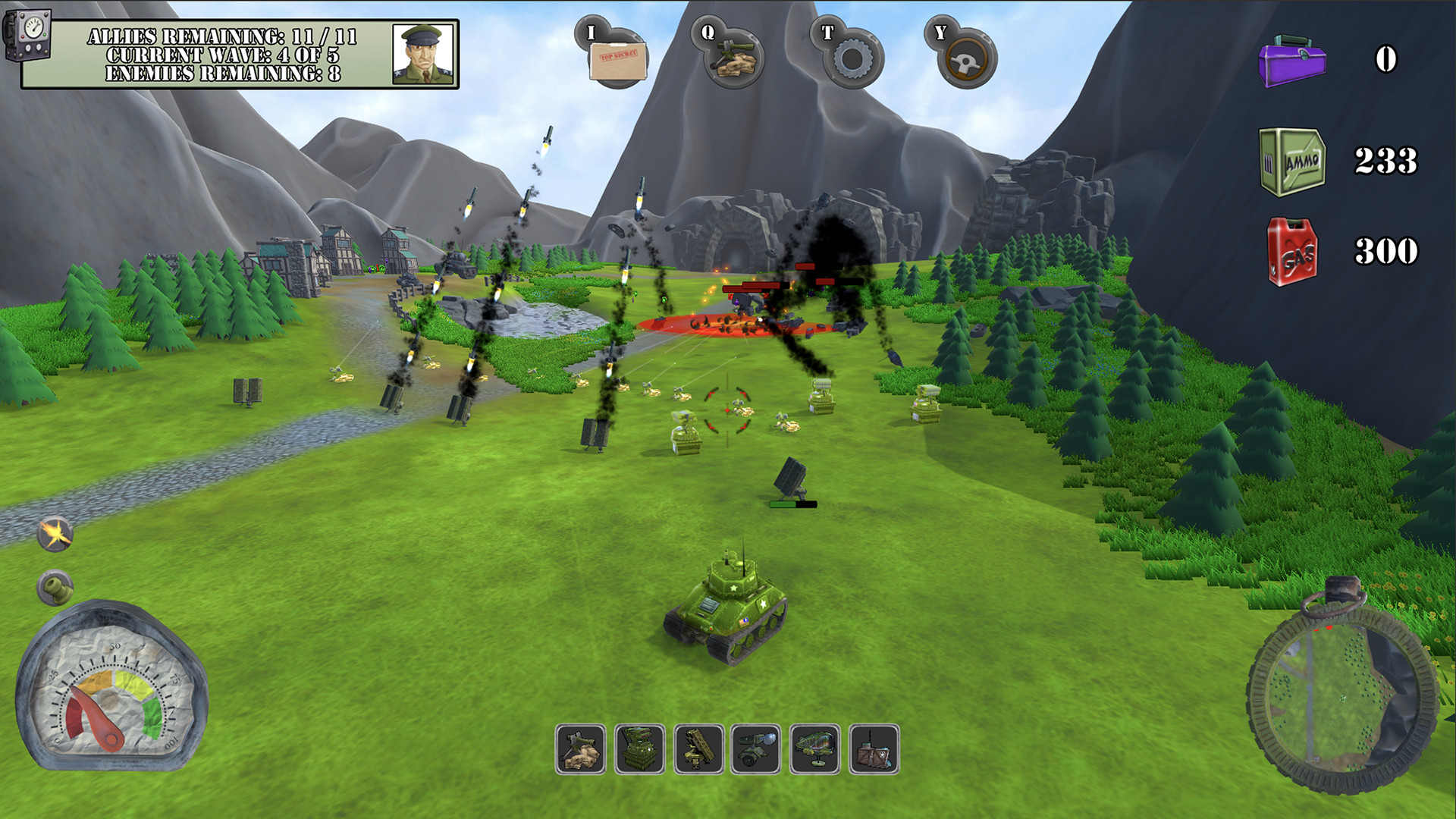Click the stopwatch timer device icon
The width and height of the screenshot is (1456, 819).
tap(28, 34)
